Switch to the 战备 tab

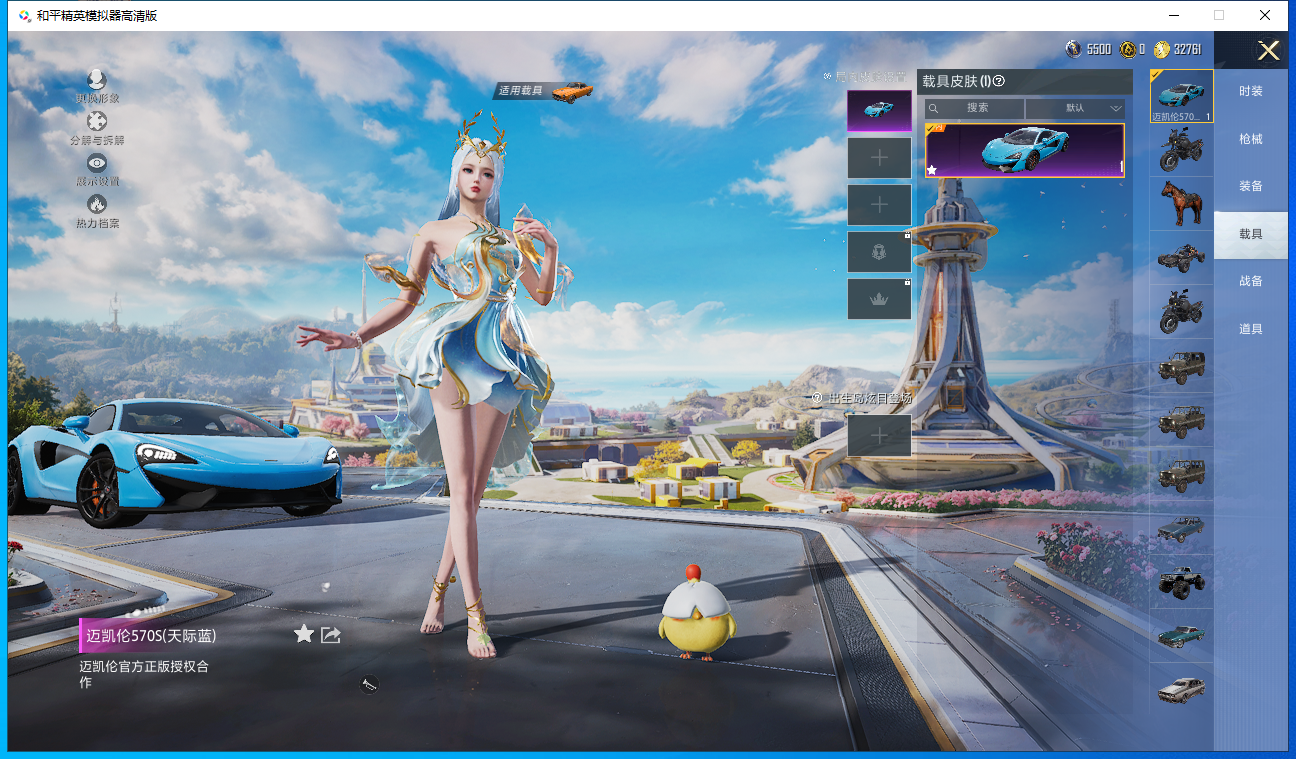click(x=1250, y=281)
